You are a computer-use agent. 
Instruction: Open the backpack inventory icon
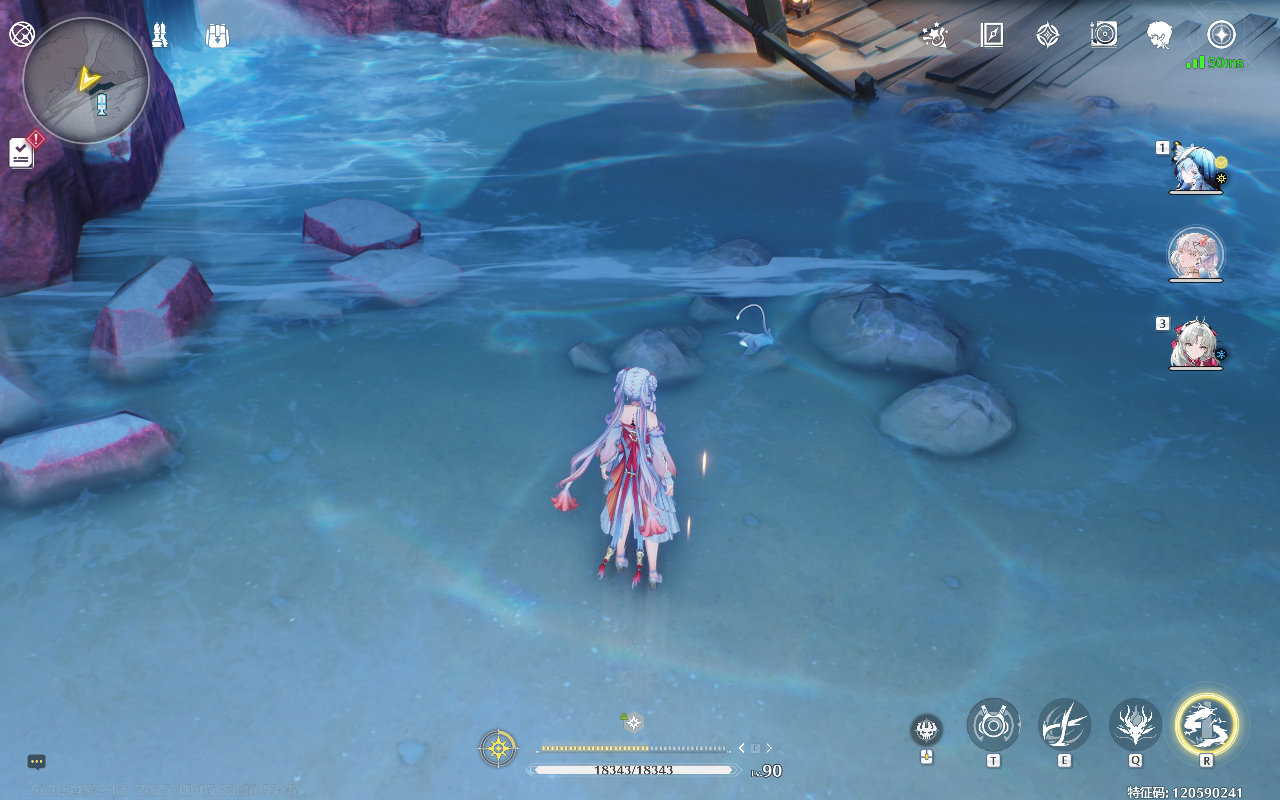(x=217, y=36)
